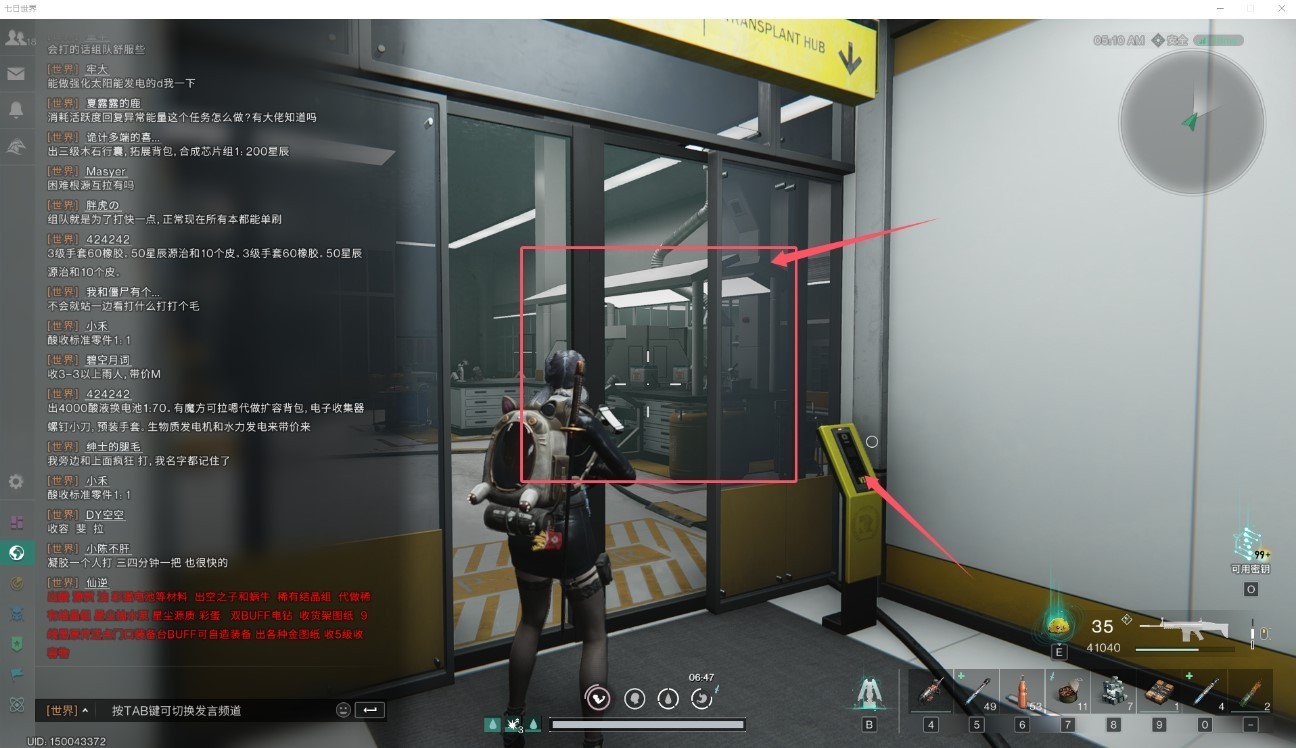Open the mail envelope icon
Image resolution: width=1296 pixels, height=748 pixels.
[x=15, y=73]
